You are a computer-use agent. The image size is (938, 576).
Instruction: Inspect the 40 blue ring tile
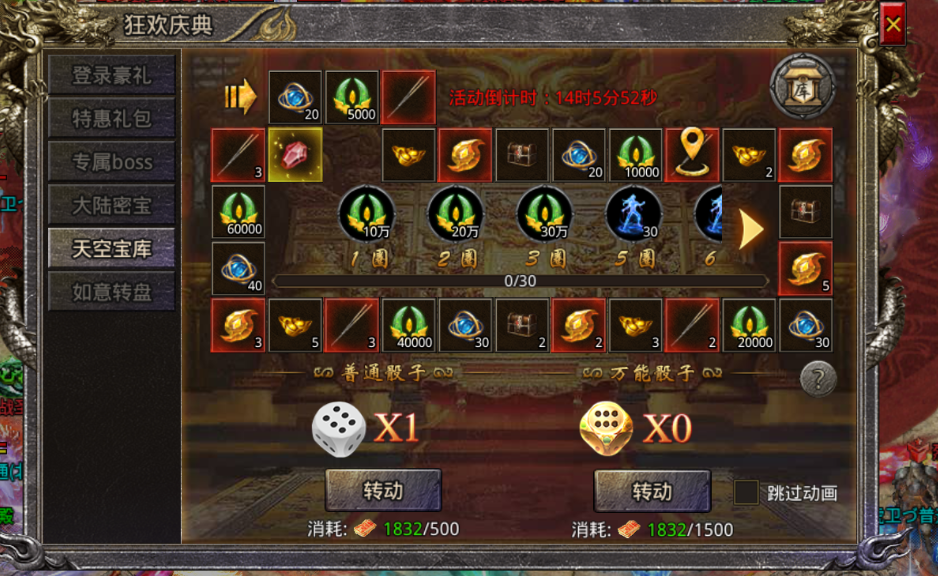click(238, 269)
